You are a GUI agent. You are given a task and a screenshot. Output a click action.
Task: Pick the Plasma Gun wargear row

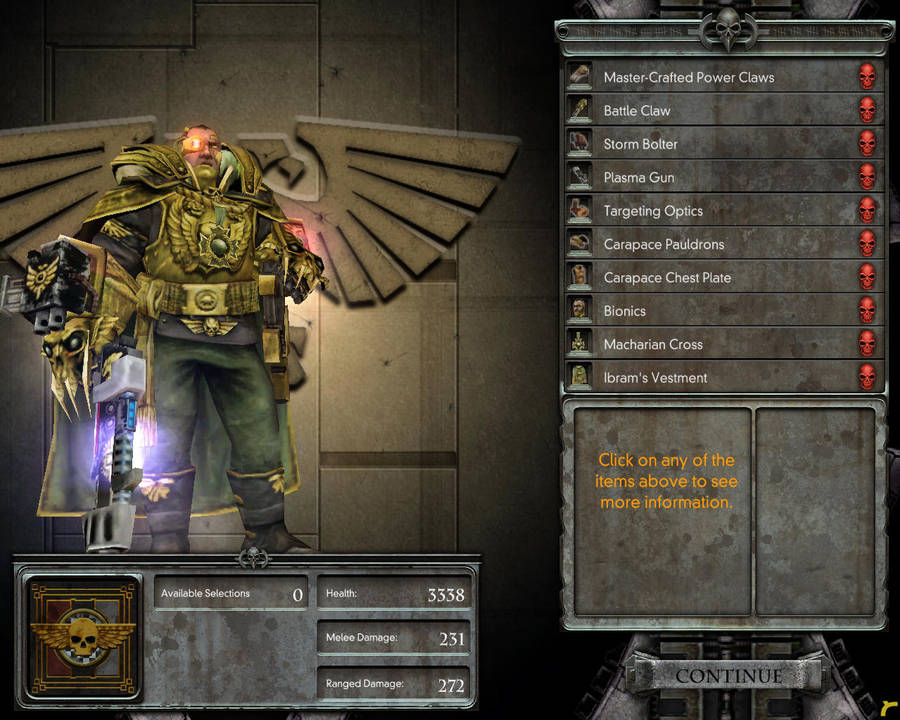point(638,178)
